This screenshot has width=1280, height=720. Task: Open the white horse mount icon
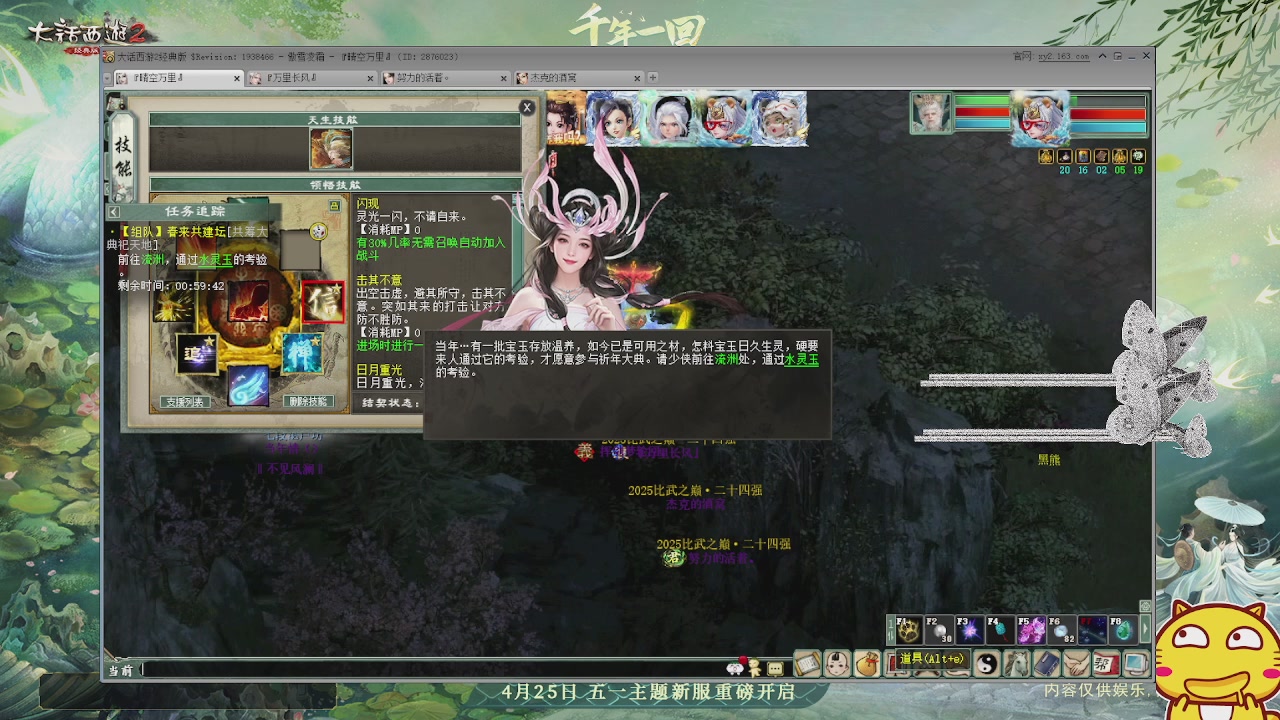[1017, 665]
